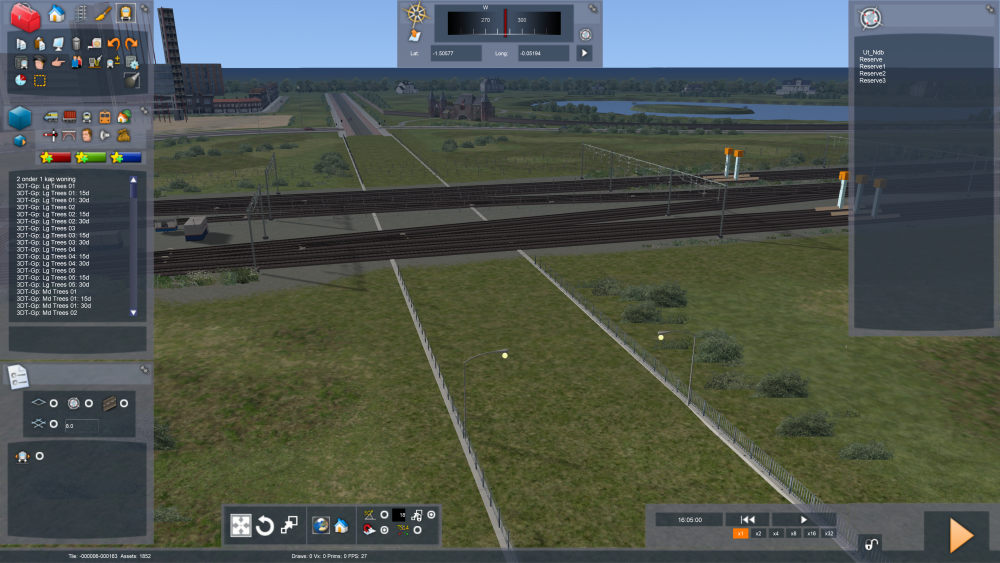Viewport: 1000px width, 563px height.
Task: Open the red toolbox menu
Action: [x=24, y=15]
